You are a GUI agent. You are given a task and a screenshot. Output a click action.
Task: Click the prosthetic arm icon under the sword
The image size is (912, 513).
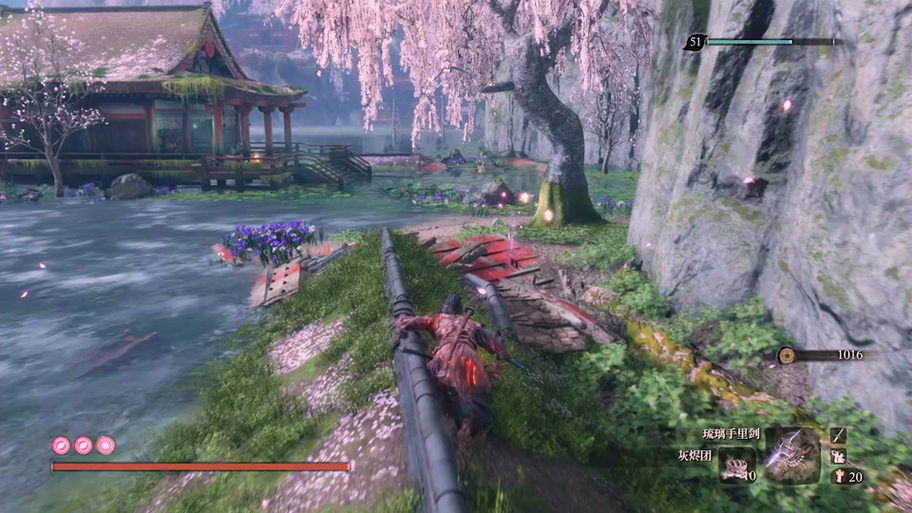[x=838, y=456]
